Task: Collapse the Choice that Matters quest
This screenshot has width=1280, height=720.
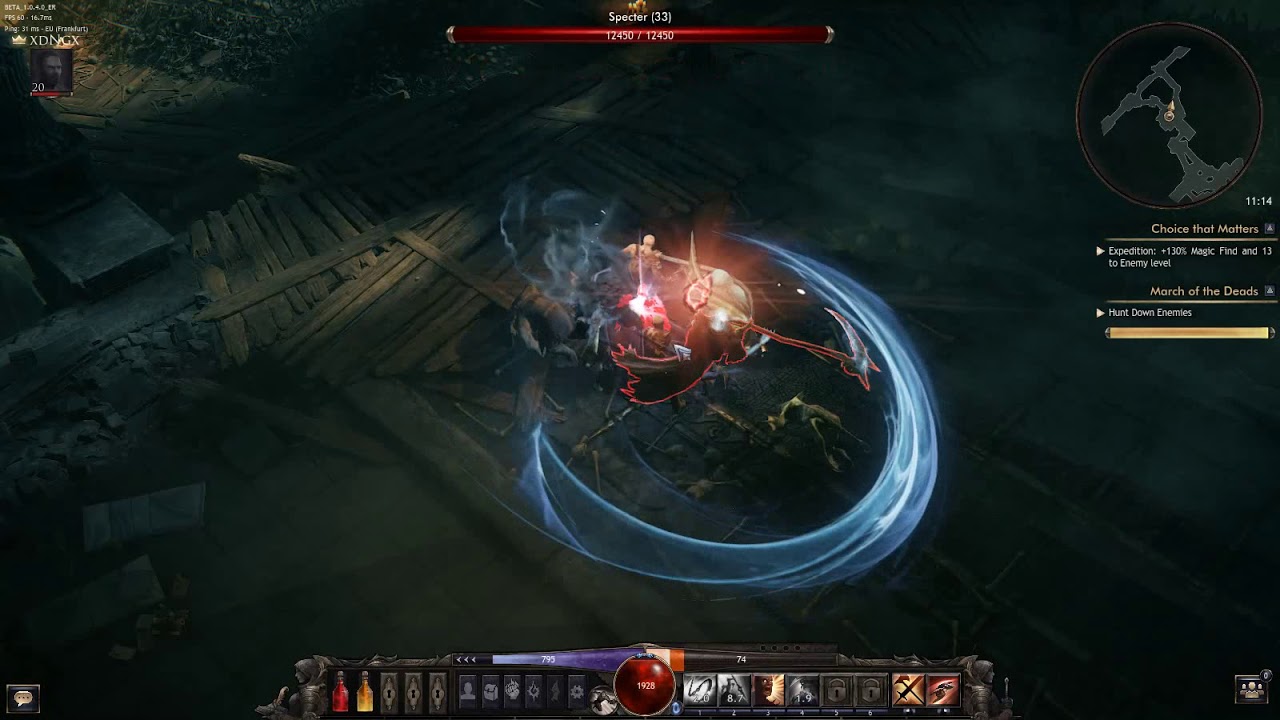Action: click(x=1270, y=229)
